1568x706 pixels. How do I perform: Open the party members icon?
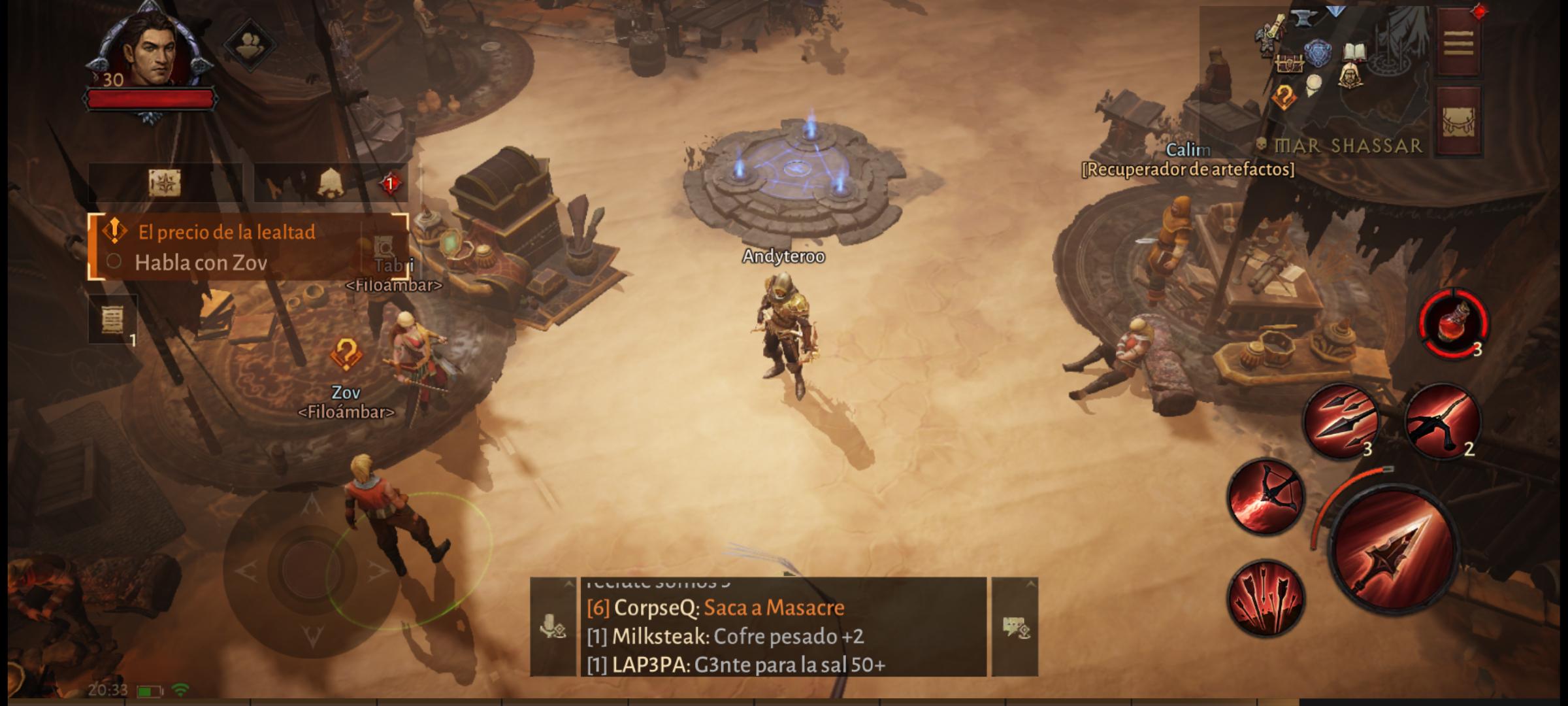250,44
